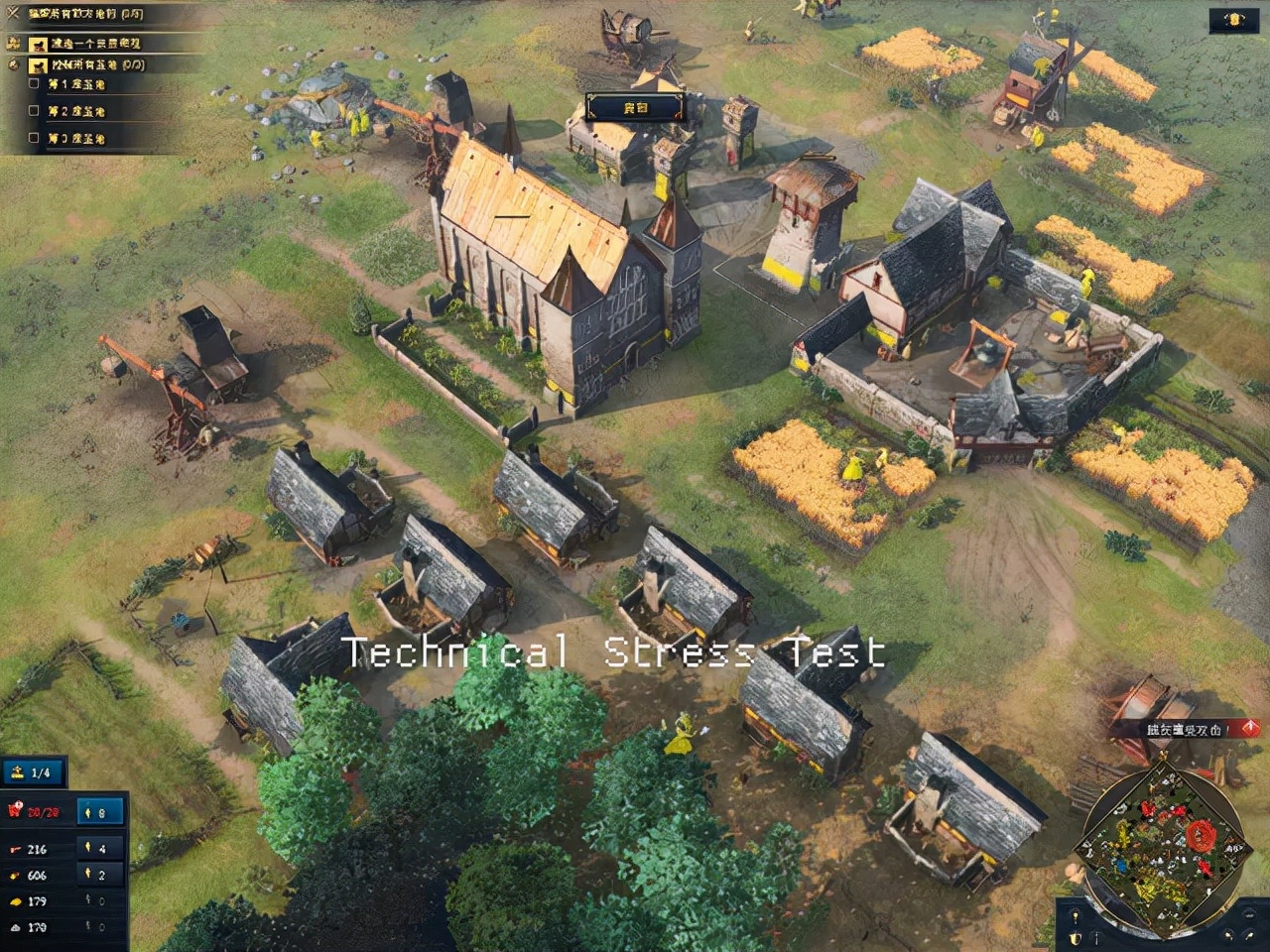Click the shield icon beside the minimap
Image resolution: width=1270 pixels, height=952 pixels.
coord(1076,936)
